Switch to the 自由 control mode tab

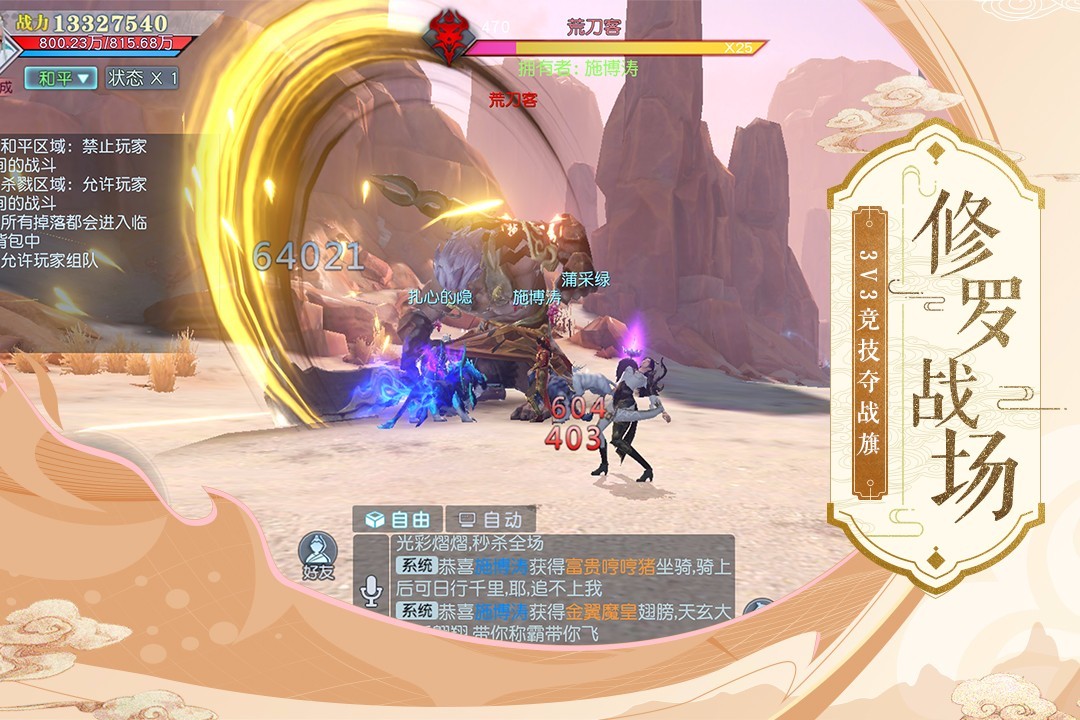pyautogui.click(x=400, y=519)
